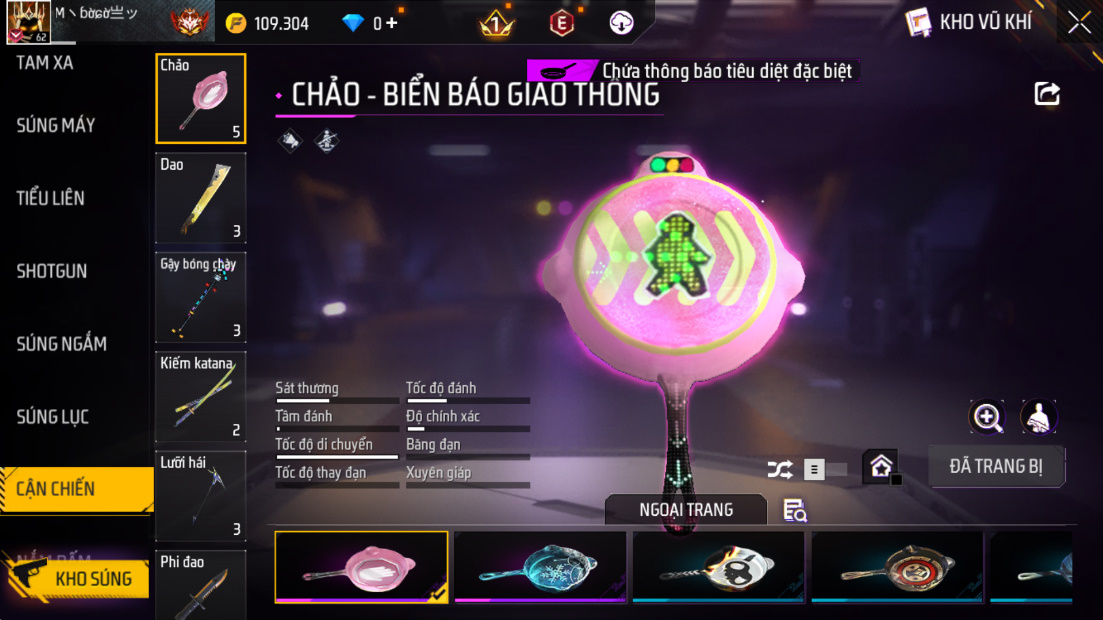Viewport: 1103px width, 620px height.
Task: Zoom in with the magnifier icon
Action: [987, 417]
